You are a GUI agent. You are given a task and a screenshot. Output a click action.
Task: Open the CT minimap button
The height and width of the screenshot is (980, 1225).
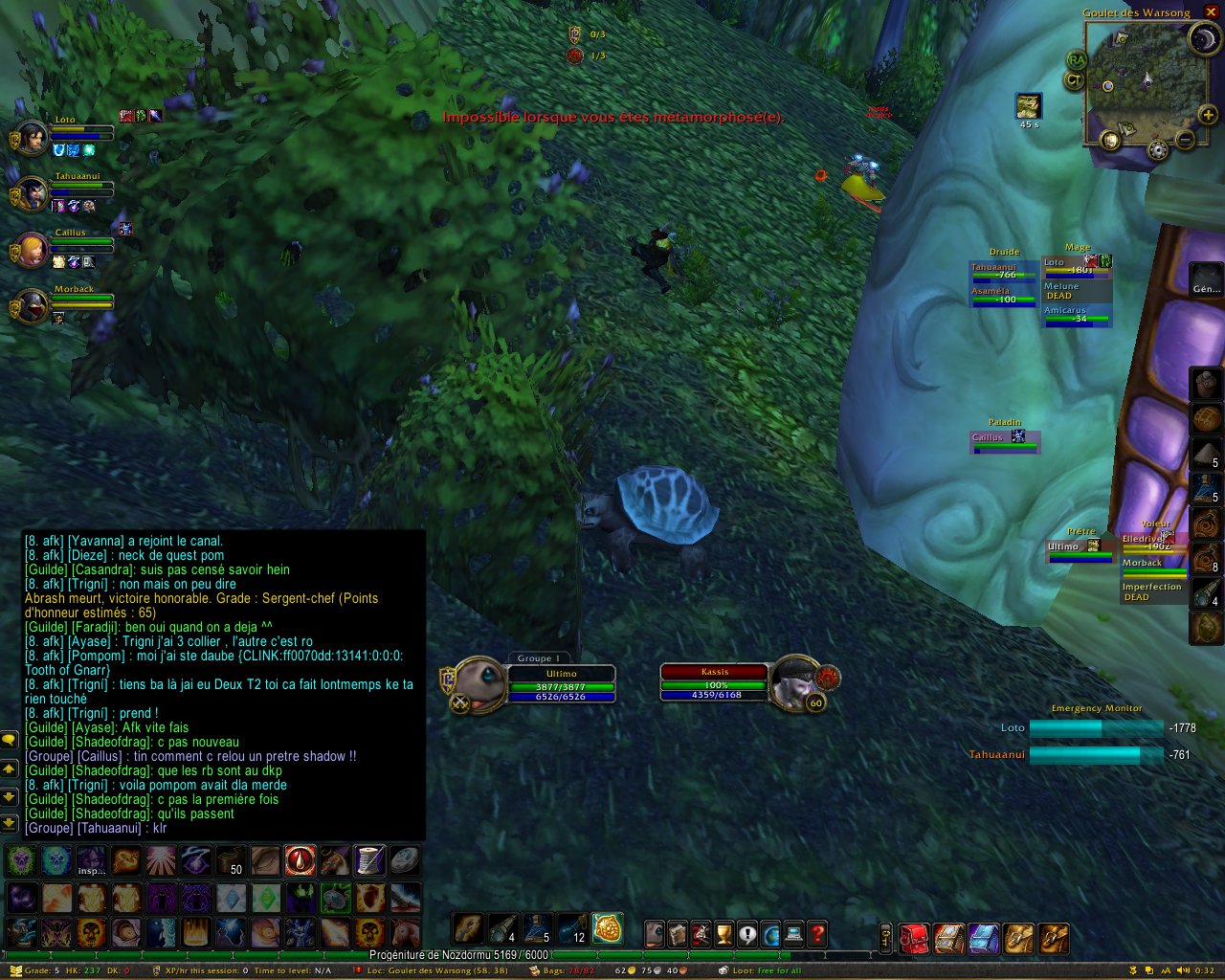tap(1075, 80)
